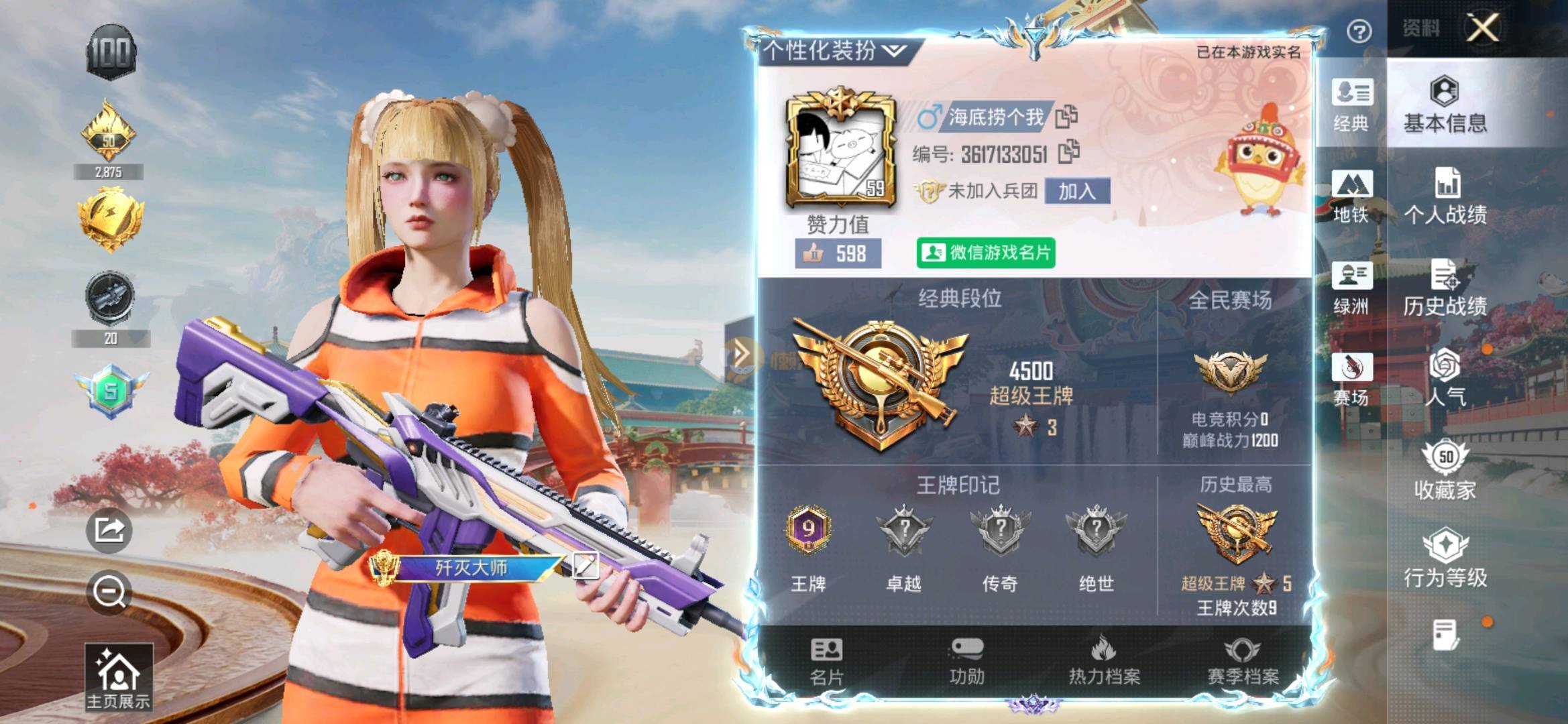The height and width of the screenshot is (724, 1568).
Task: Open the 个人战绩 section
Action: coord(1445,196)
